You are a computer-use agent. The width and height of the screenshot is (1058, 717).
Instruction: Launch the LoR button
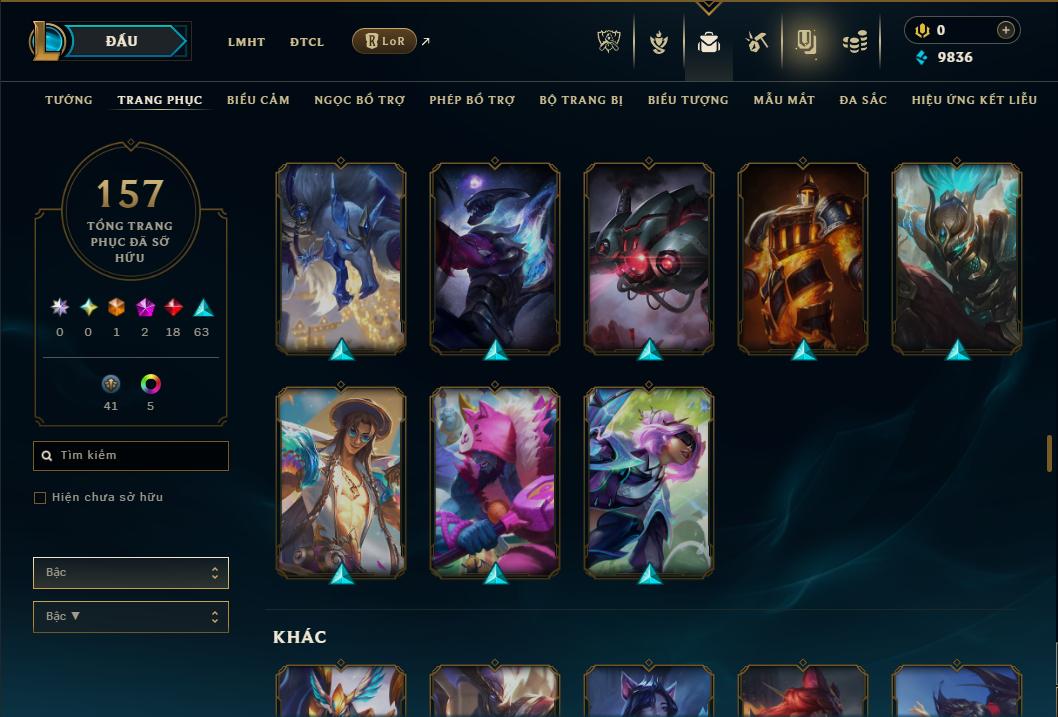click(384, 41)
